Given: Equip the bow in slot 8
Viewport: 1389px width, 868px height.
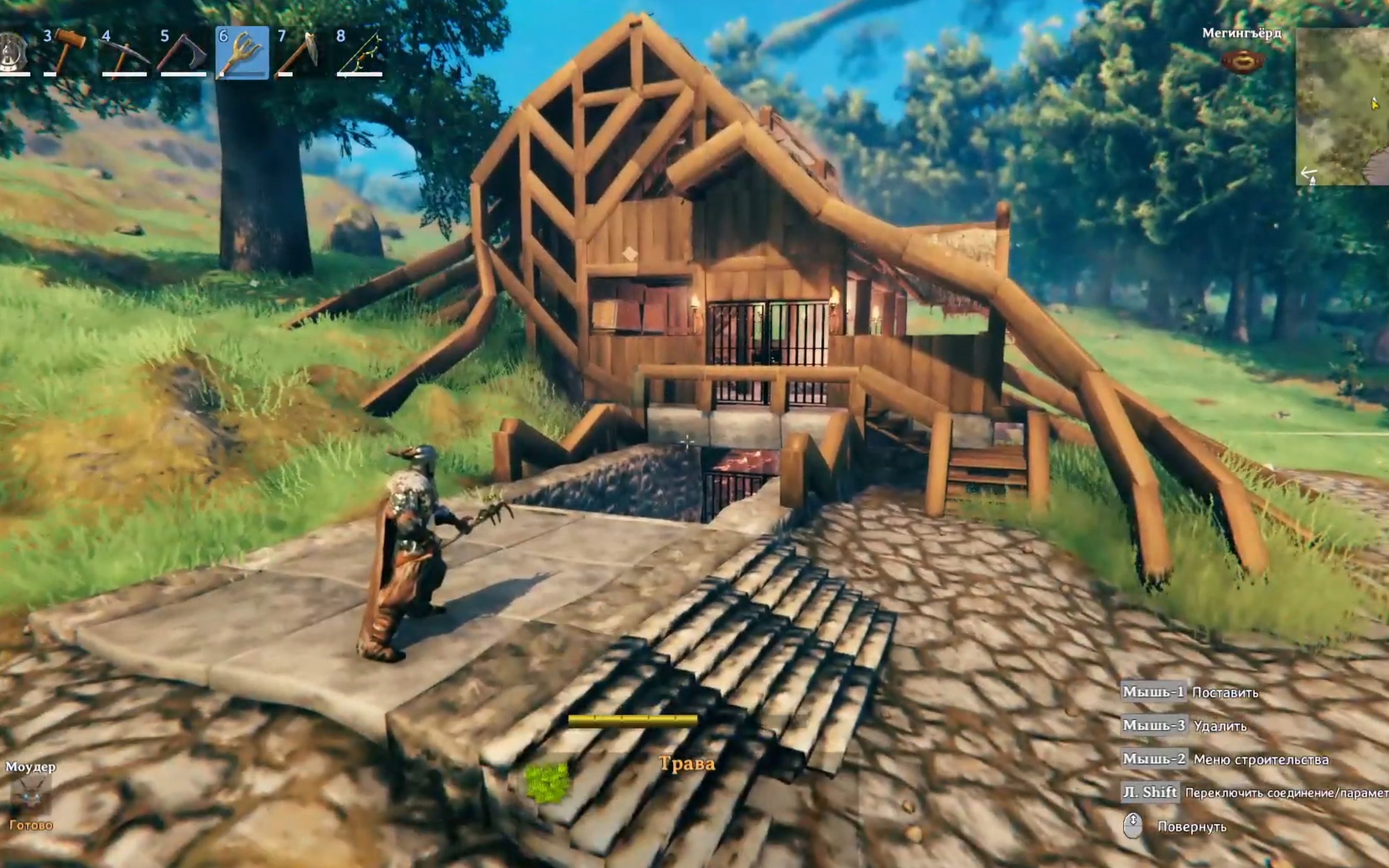Looking at the screenshot, I should coord(360,52).
